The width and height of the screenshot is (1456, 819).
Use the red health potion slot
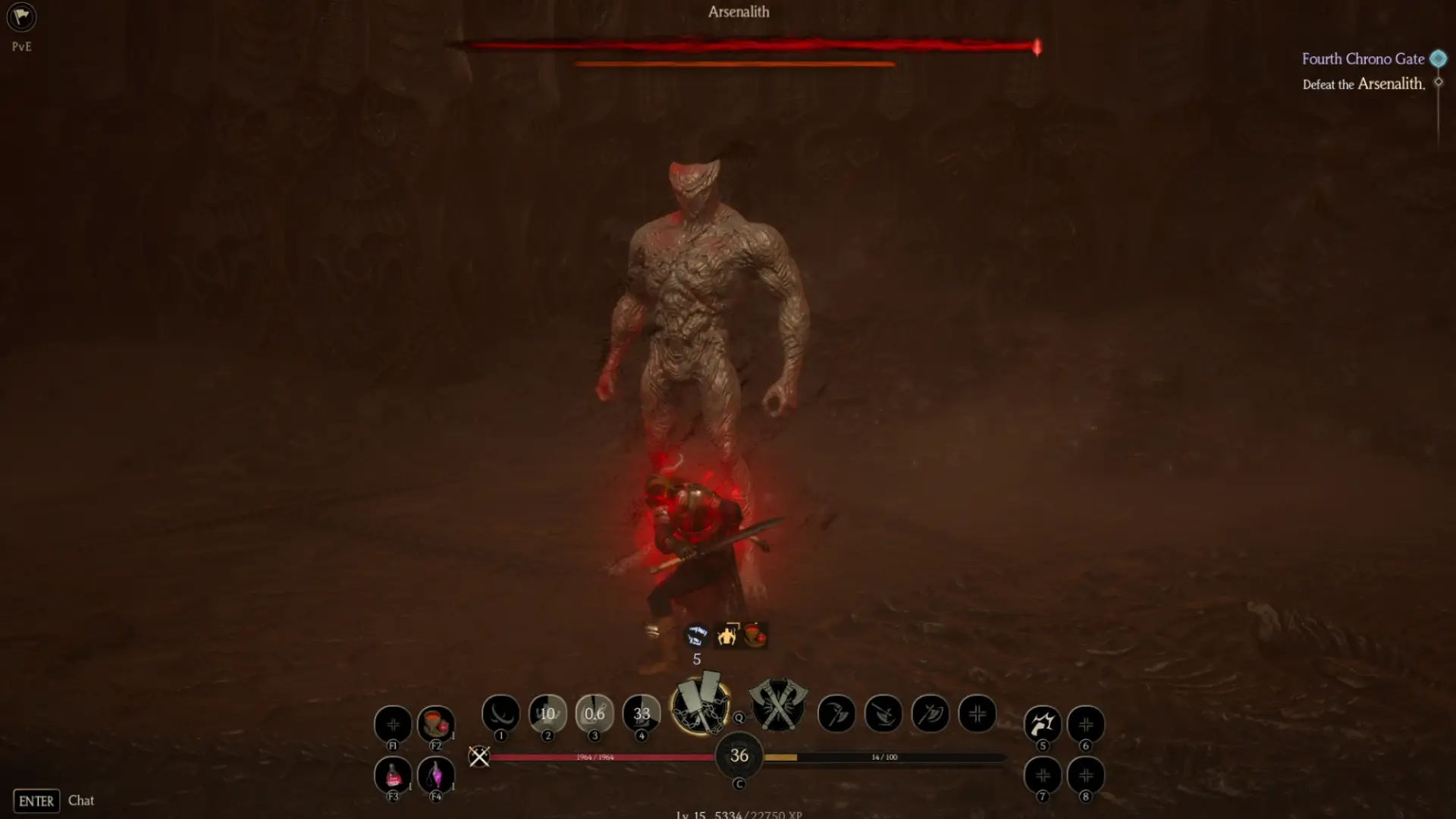[393, 775]
